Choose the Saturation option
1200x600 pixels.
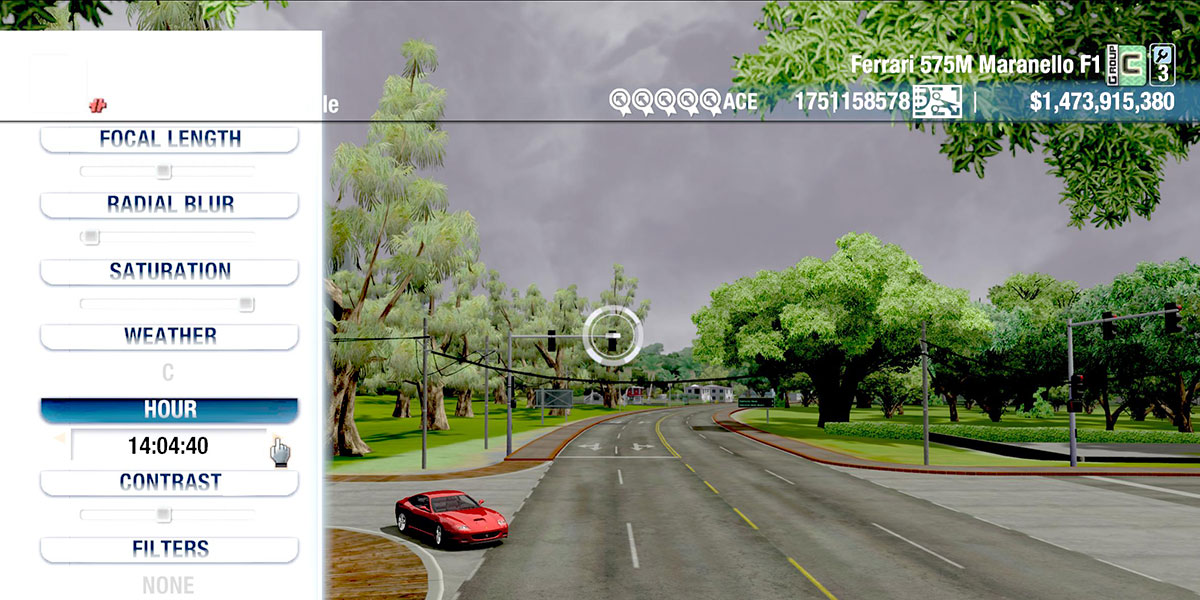(x=169, y=271)
